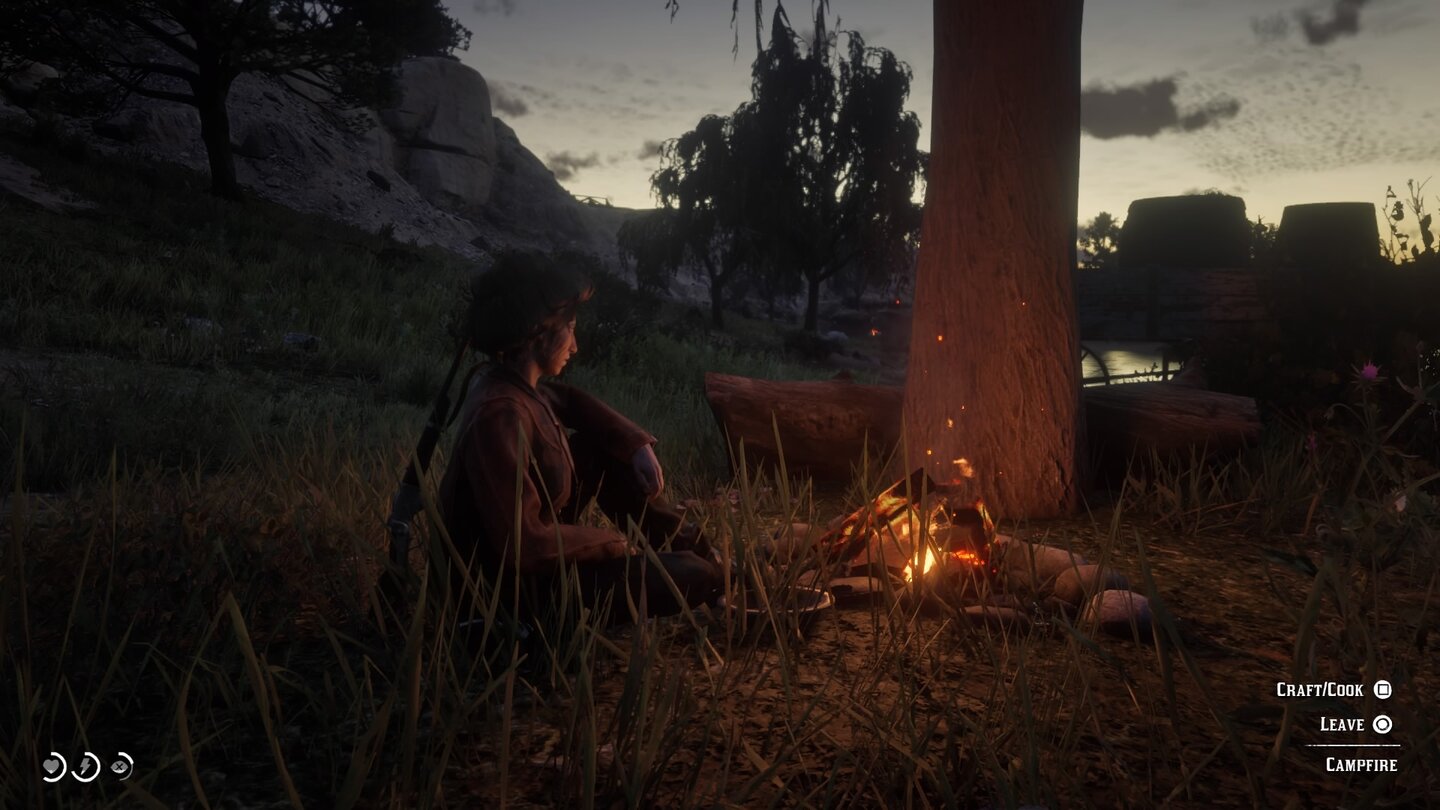The width and height of the screenshot is (1440, 810).
Task: Click the circle controller button beside Leave
Action: tap(1383, 725)
